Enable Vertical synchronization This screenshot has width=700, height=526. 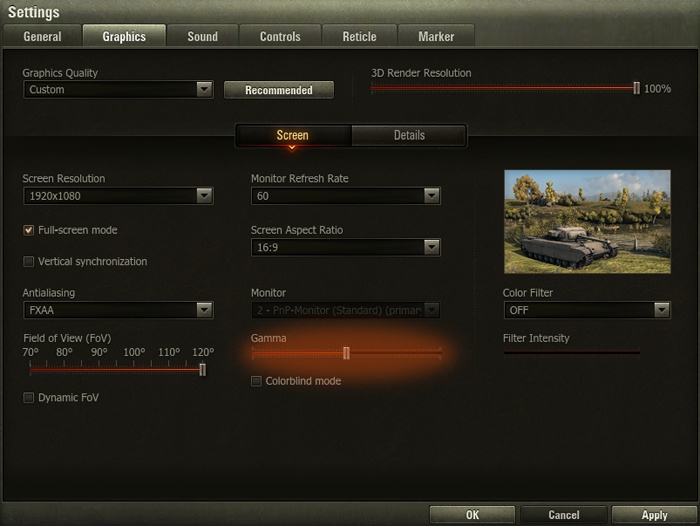click(x=29, y=262)
